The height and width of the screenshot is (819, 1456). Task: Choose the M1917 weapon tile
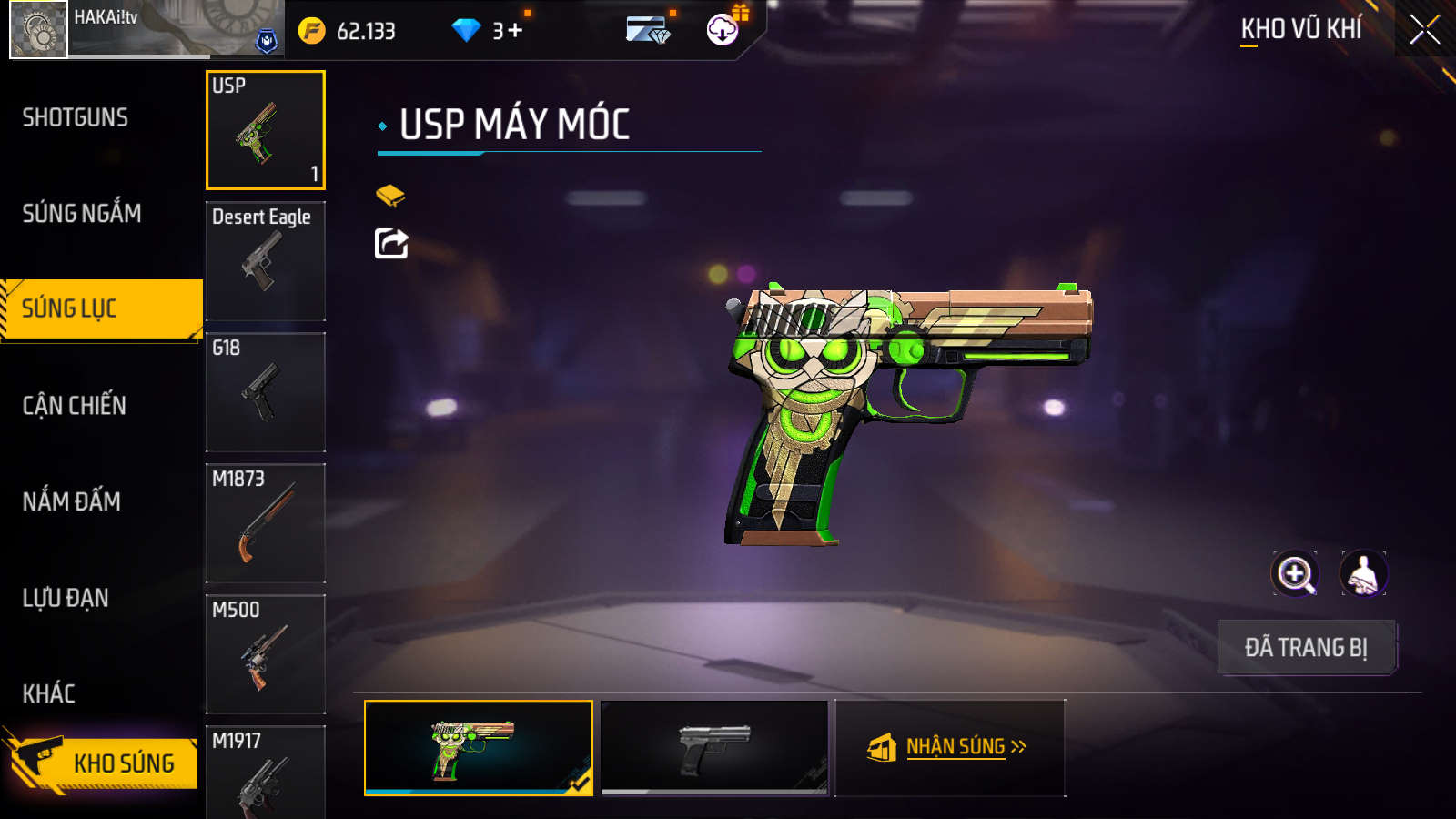tap(266, 773)
